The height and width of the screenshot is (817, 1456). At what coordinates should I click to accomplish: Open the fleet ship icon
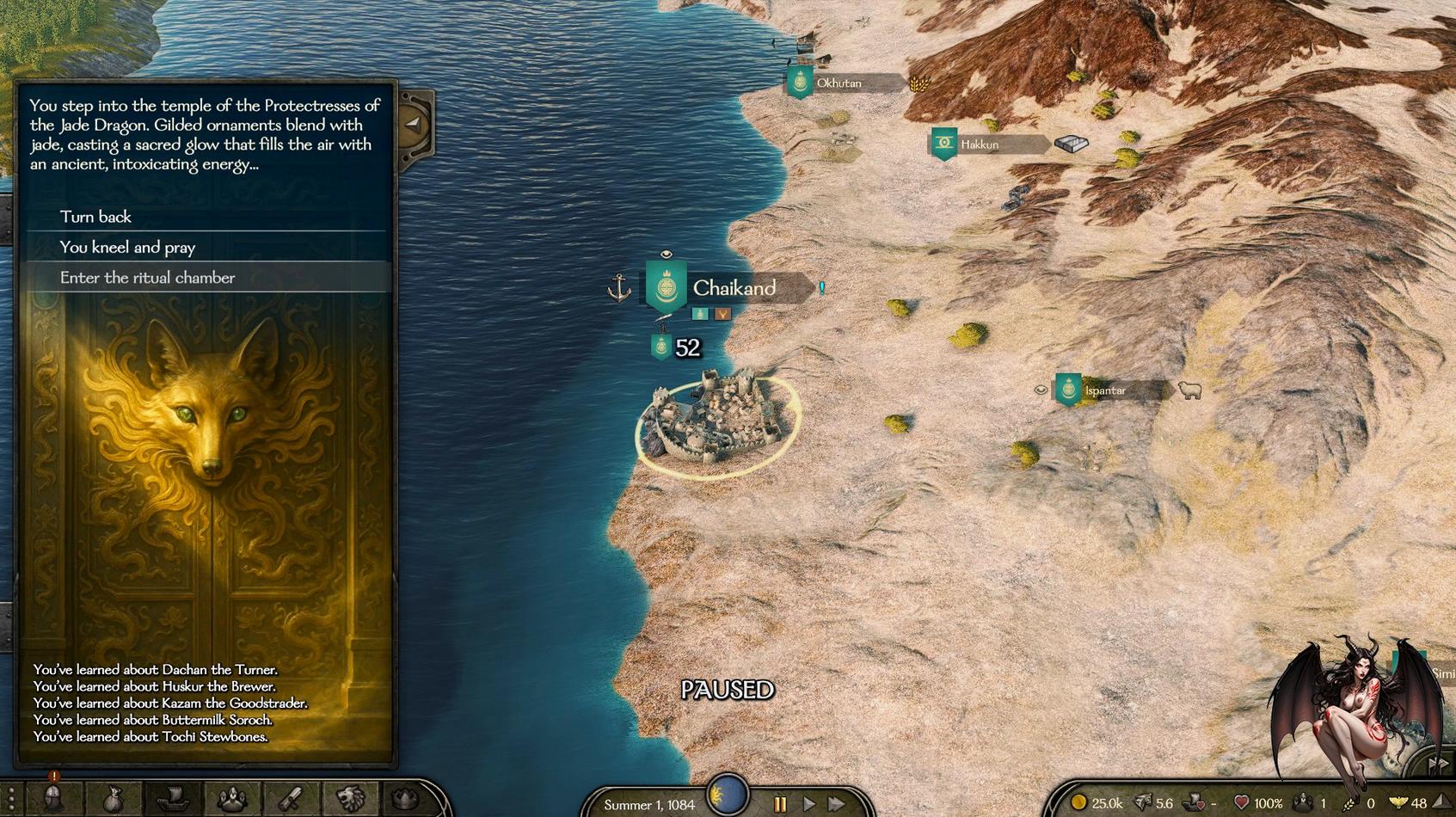point(172,800)
